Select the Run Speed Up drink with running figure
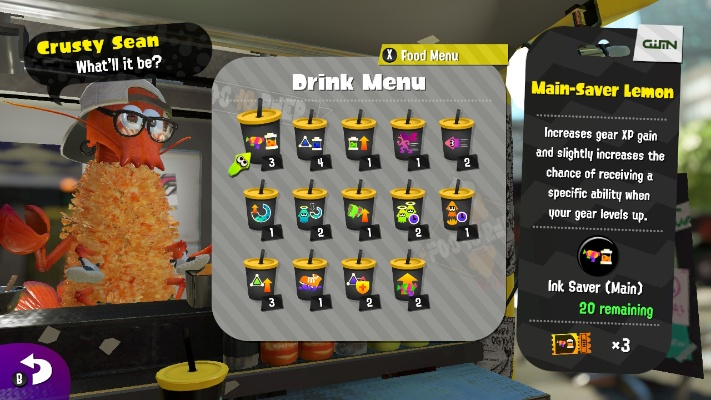This screenshot has width=711, height=400. (407, 140)
